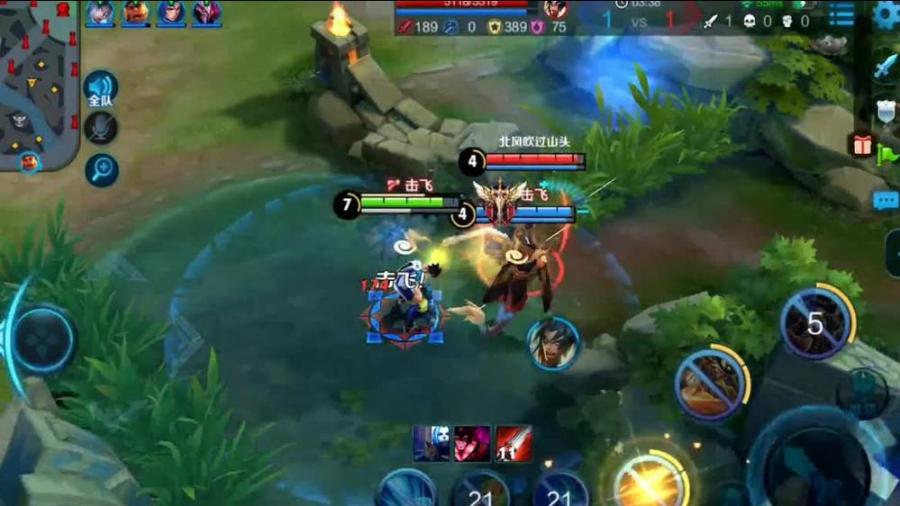The height and width of the screenshot is (506, 900).
Task: Toggle the 全队 team voice speaker
Action: [x=101, y=89]
